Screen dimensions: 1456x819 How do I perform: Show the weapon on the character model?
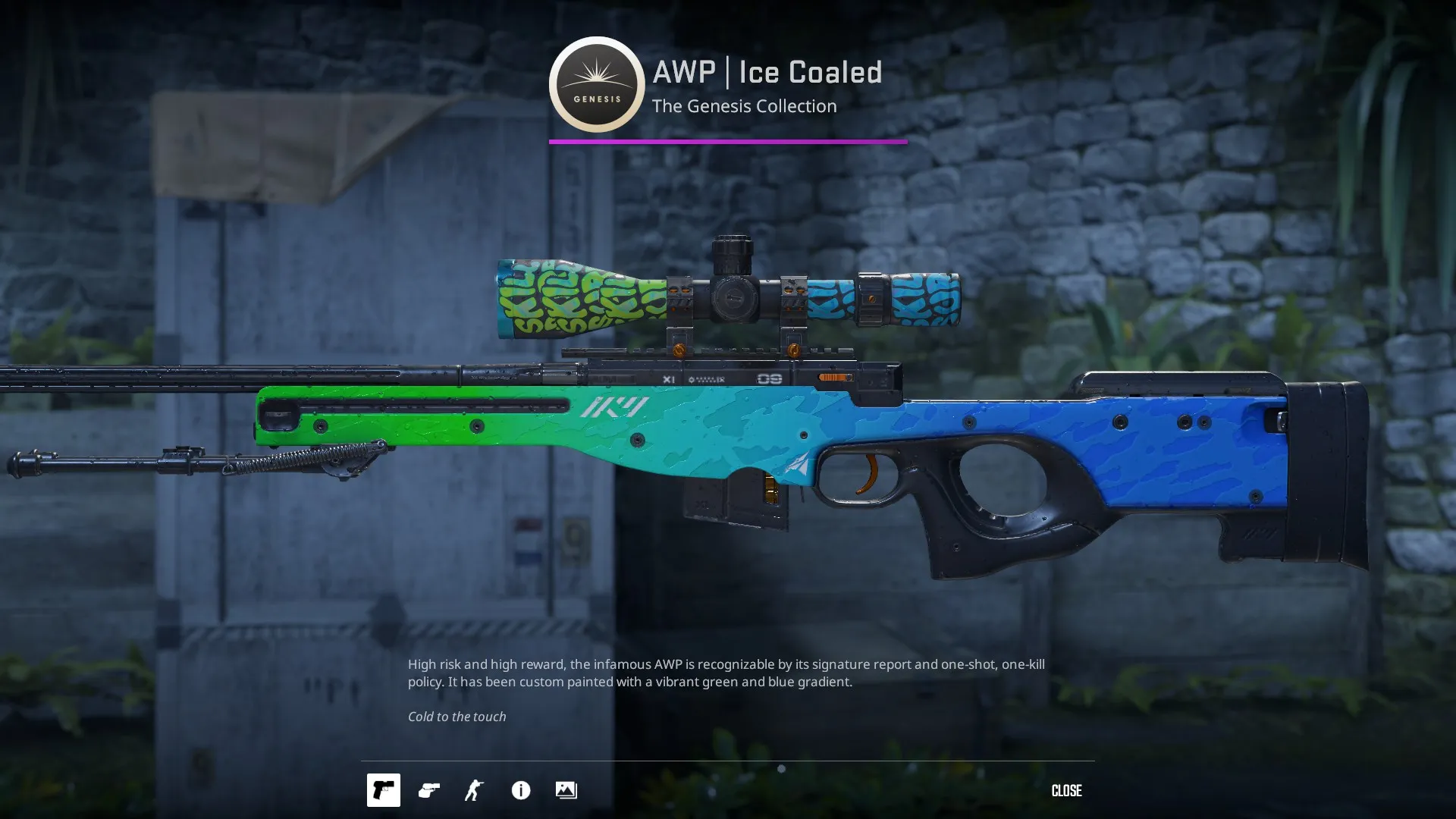pos(474,790)
